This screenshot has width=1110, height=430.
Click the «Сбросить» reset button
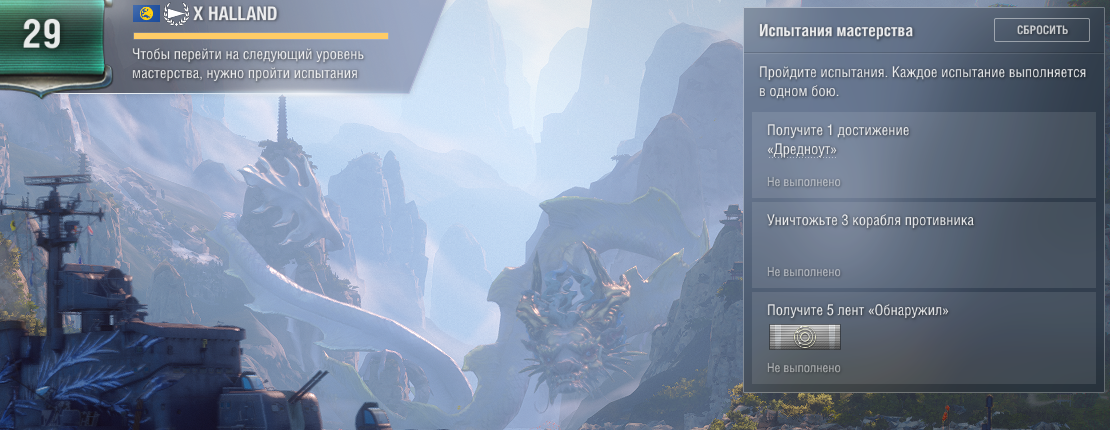click(1041, 30)
